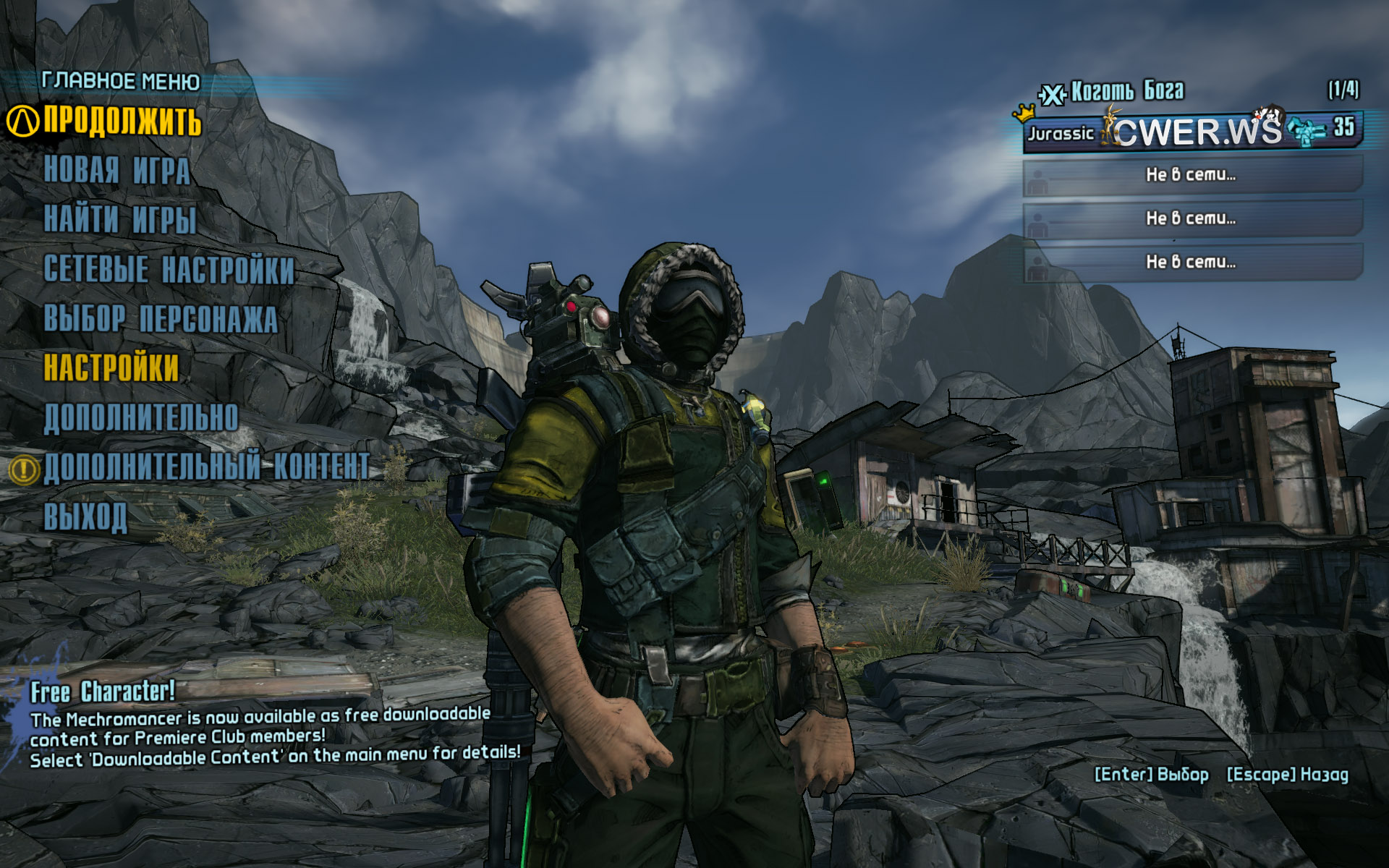Click the [Enter] Выбор select prompt

point(1151,775)
